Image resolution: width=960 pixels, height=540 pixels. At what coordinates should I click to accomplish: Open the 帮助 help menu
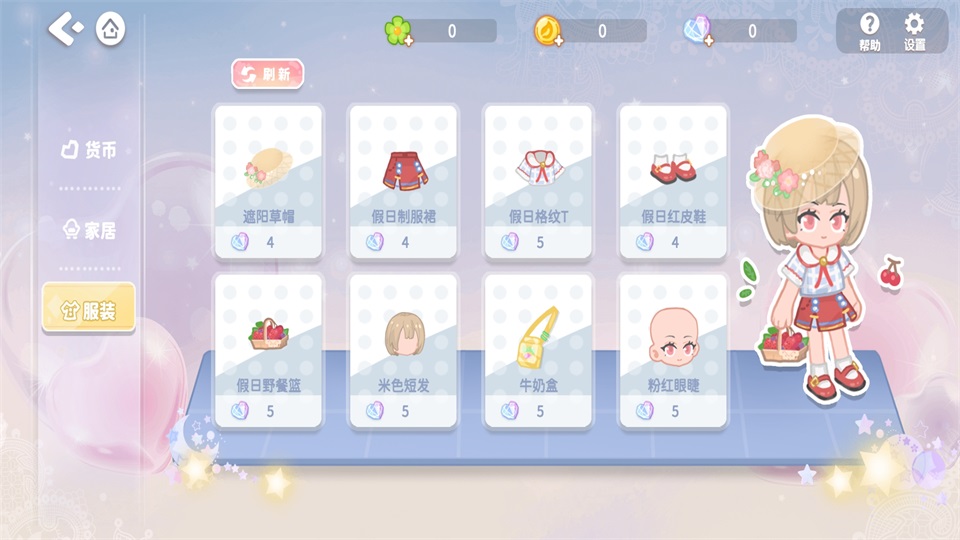coord(869,31)
